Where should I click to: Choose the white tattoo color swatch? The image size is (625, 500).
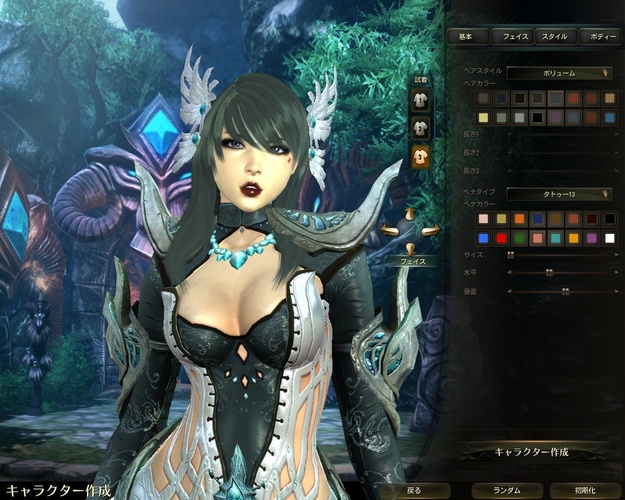tap(610, 237)
